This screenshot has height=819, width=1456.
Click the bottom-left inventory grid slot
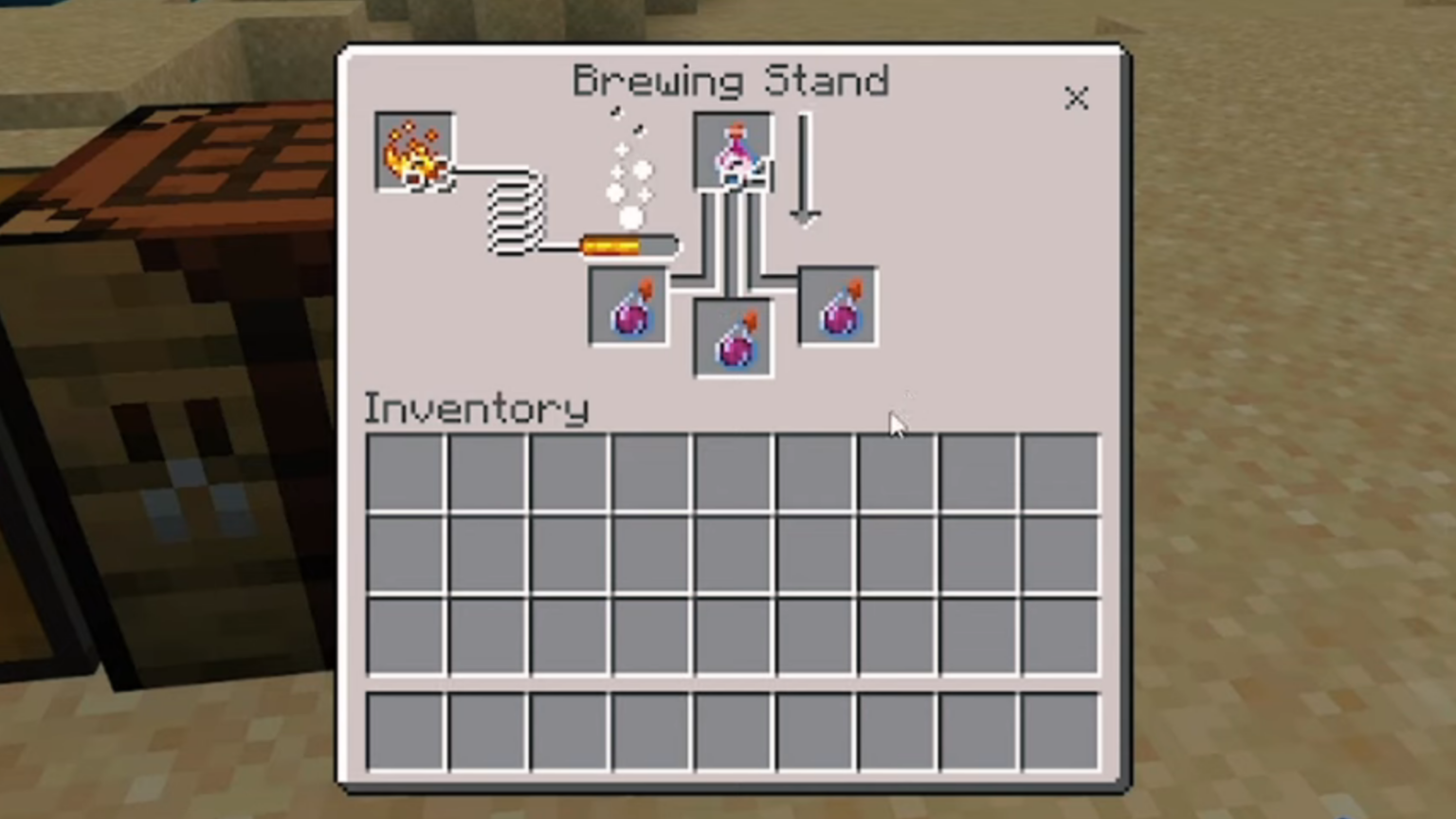click(x=405, y=633)
